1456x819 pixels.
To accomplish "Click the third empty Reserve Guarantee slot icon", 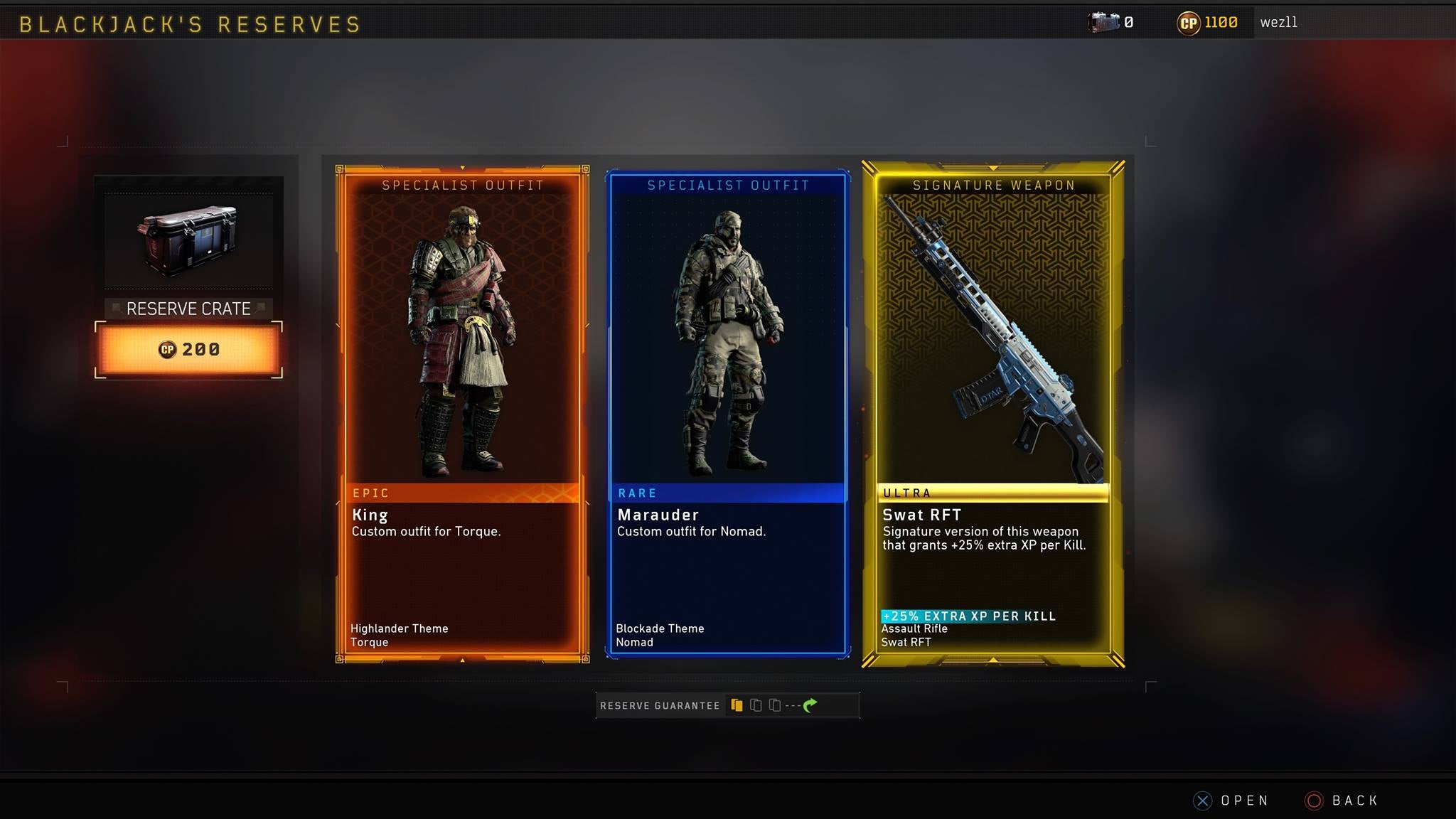I will click(x=776, y=705).
